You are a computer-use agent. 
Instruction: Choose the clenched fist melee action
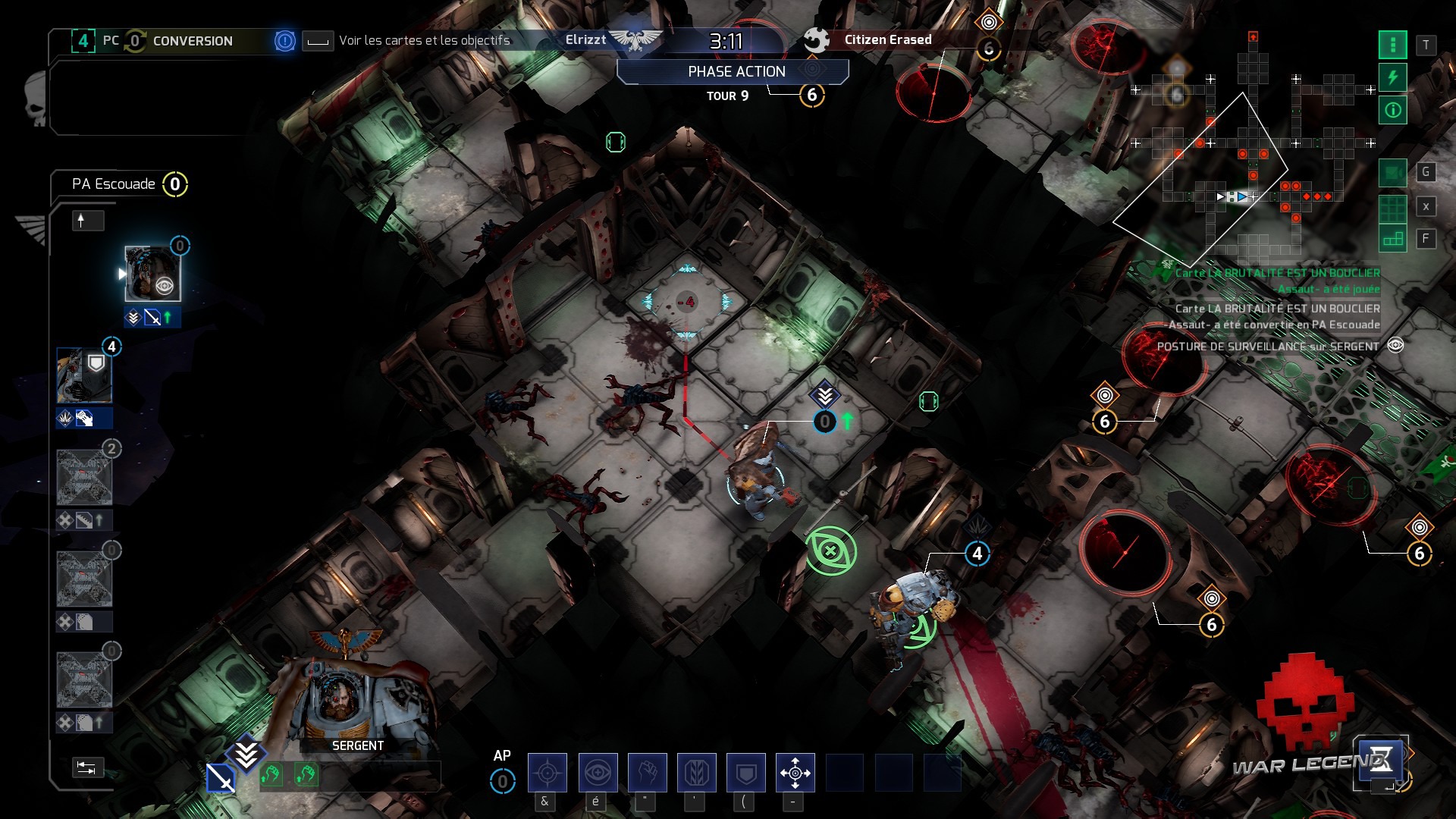pos(647,773)
